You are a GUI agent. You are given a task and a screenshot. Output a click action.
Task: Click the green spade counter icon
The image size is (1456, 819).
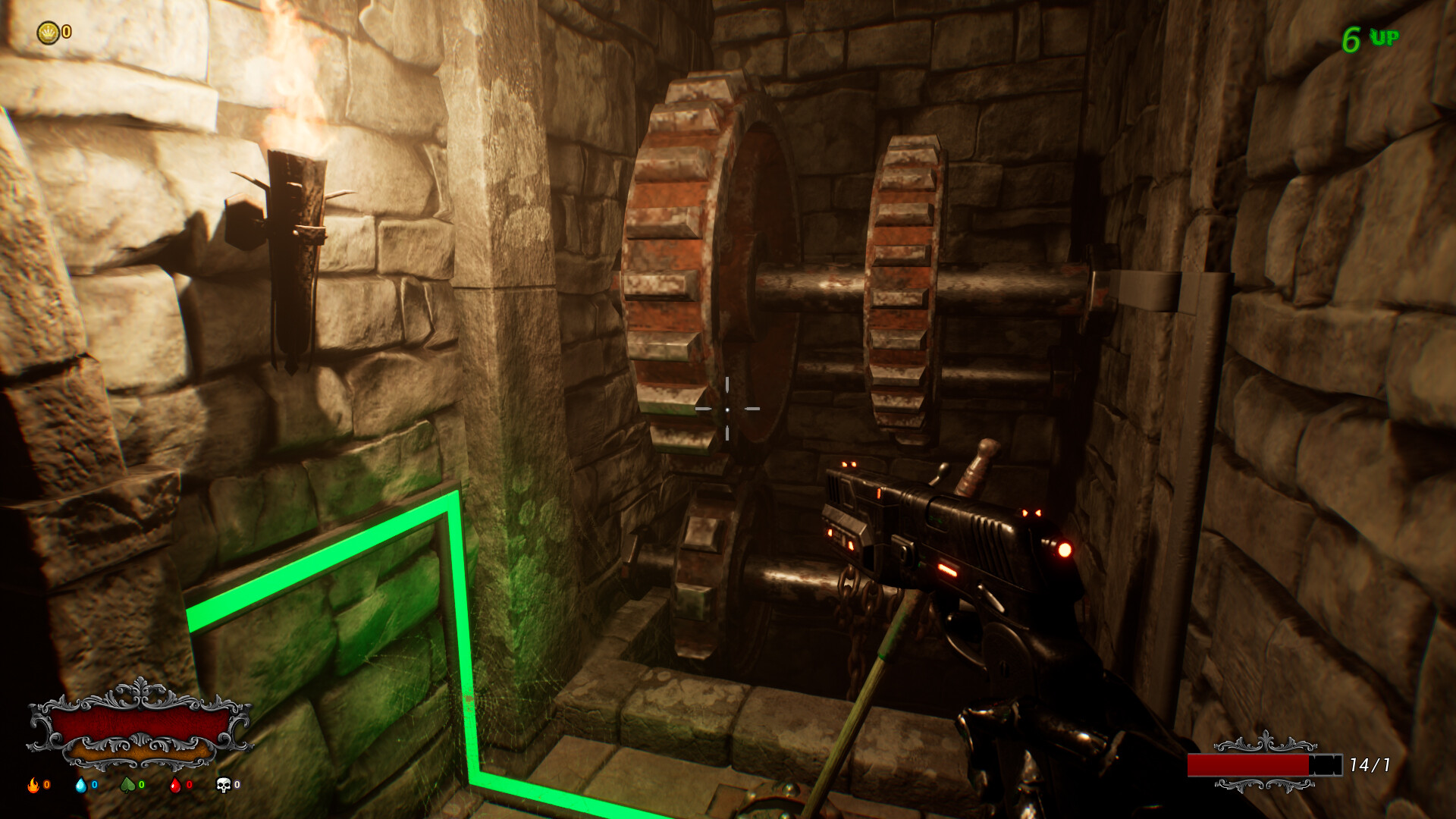click(x=129, y=786)
